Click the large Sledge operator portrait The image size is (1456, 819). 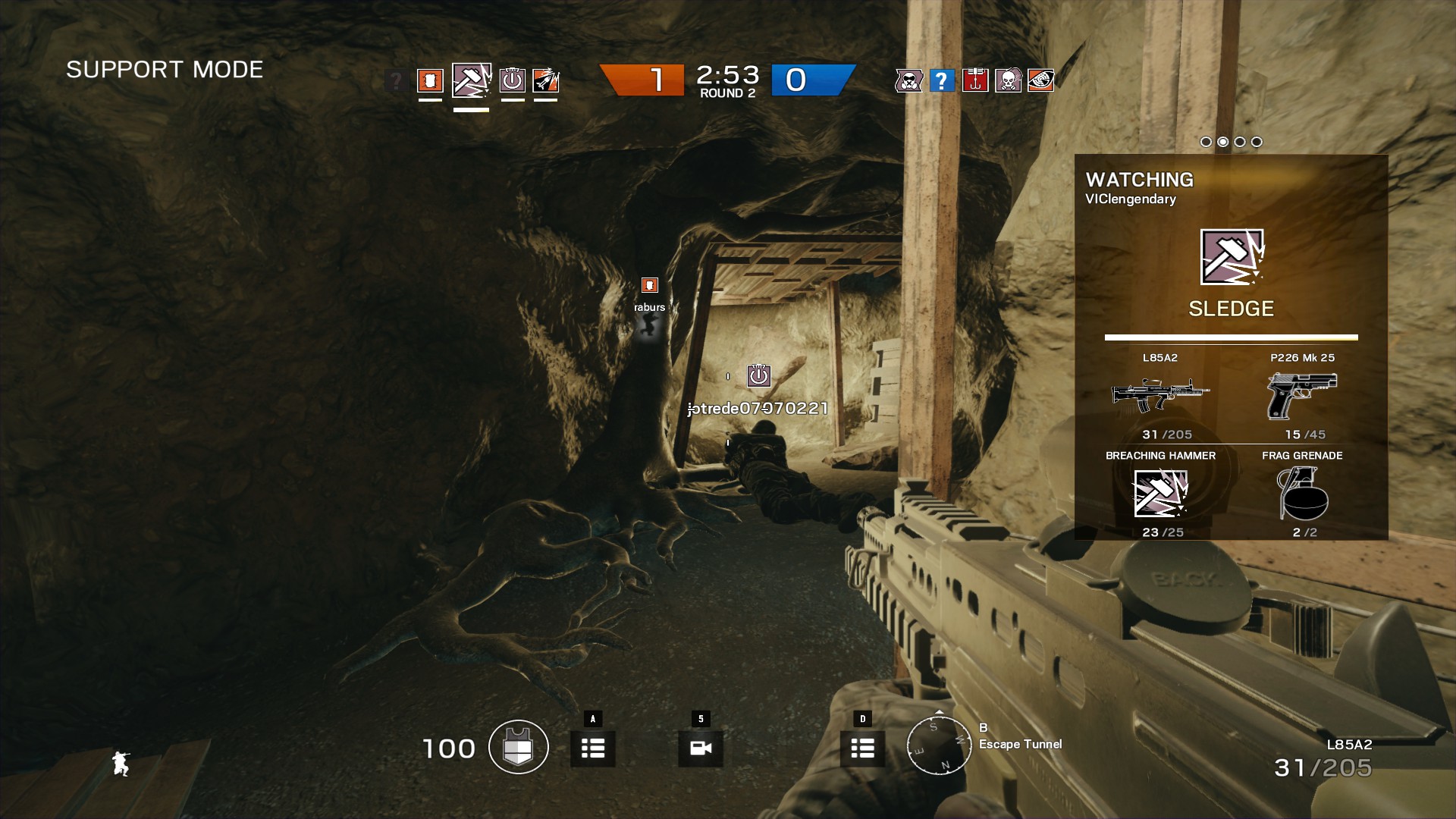pyautogui.click(x=1231, y=258)
